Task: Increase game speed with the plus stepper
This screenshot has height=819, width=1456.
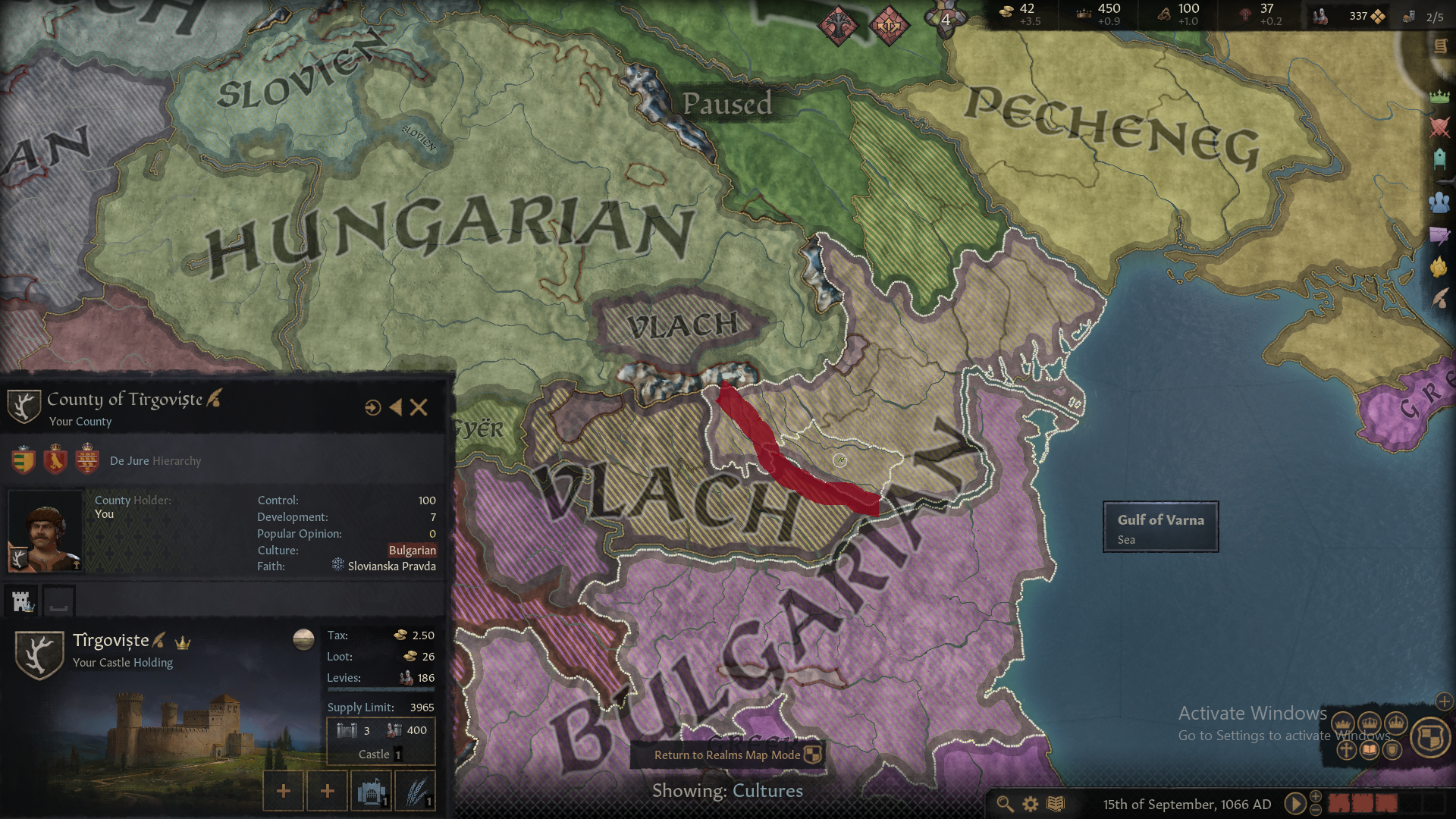Action: click(x=1315, y=795)
